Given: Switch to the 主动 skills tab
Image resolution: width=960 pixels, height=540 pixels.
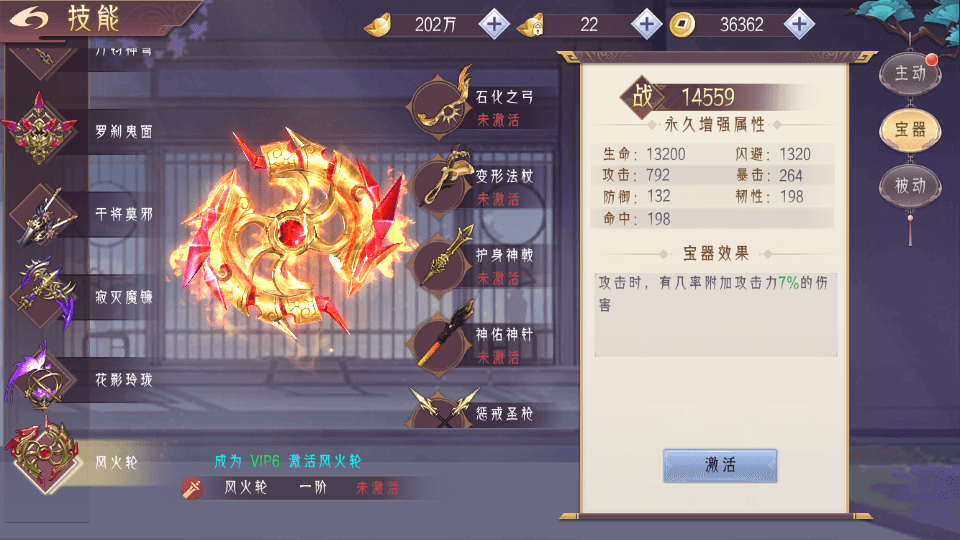Looking at the screenshot, I should (x=909, y=73).
